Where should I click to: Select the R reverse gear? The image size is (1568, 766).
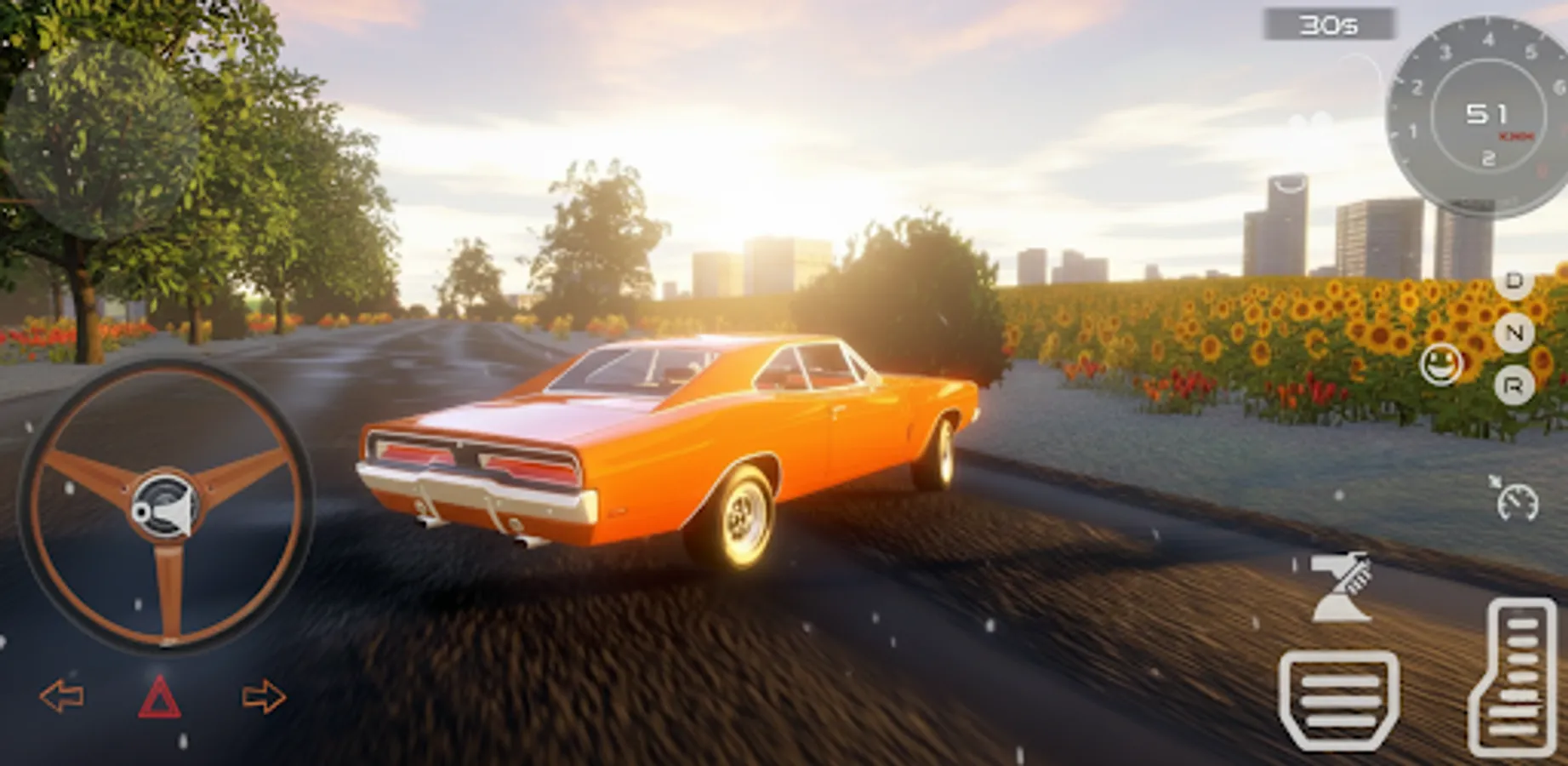(x=1513, y=383)
